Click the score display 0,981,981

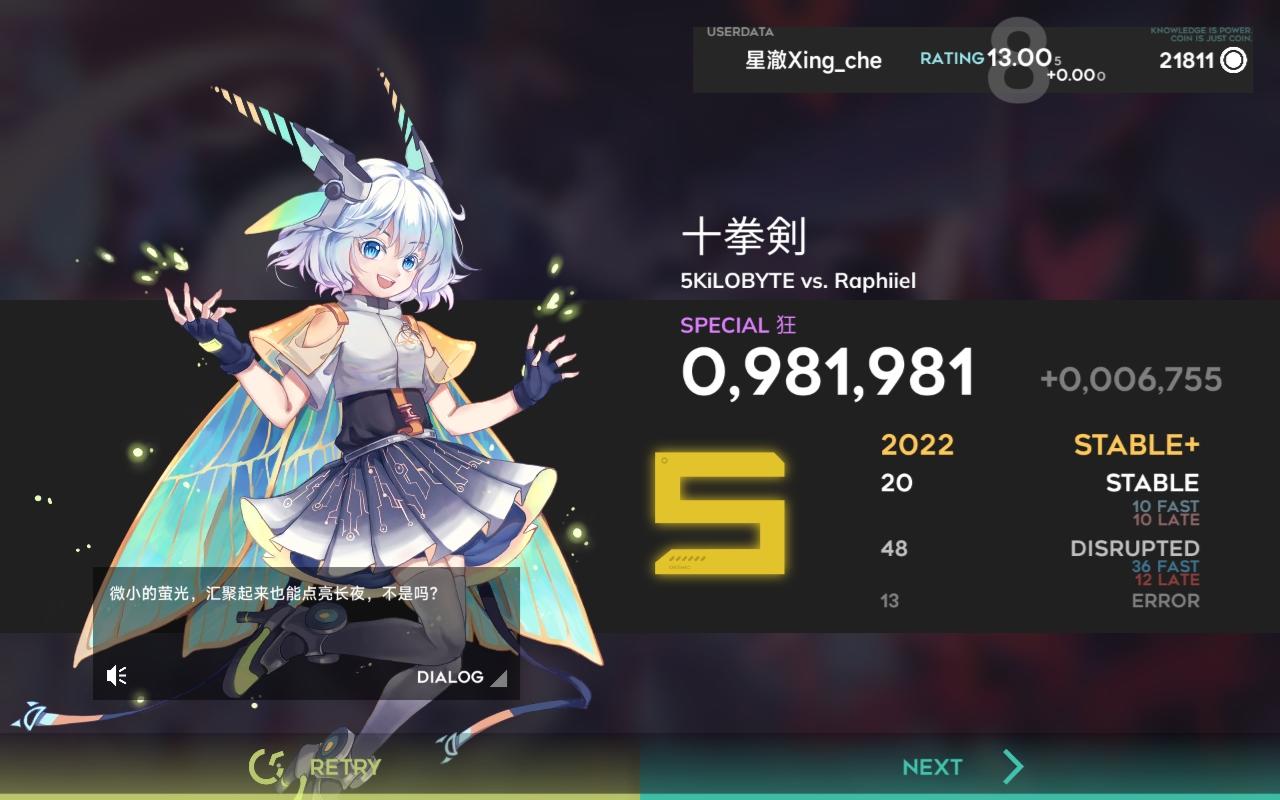click(x=828, y=370)
